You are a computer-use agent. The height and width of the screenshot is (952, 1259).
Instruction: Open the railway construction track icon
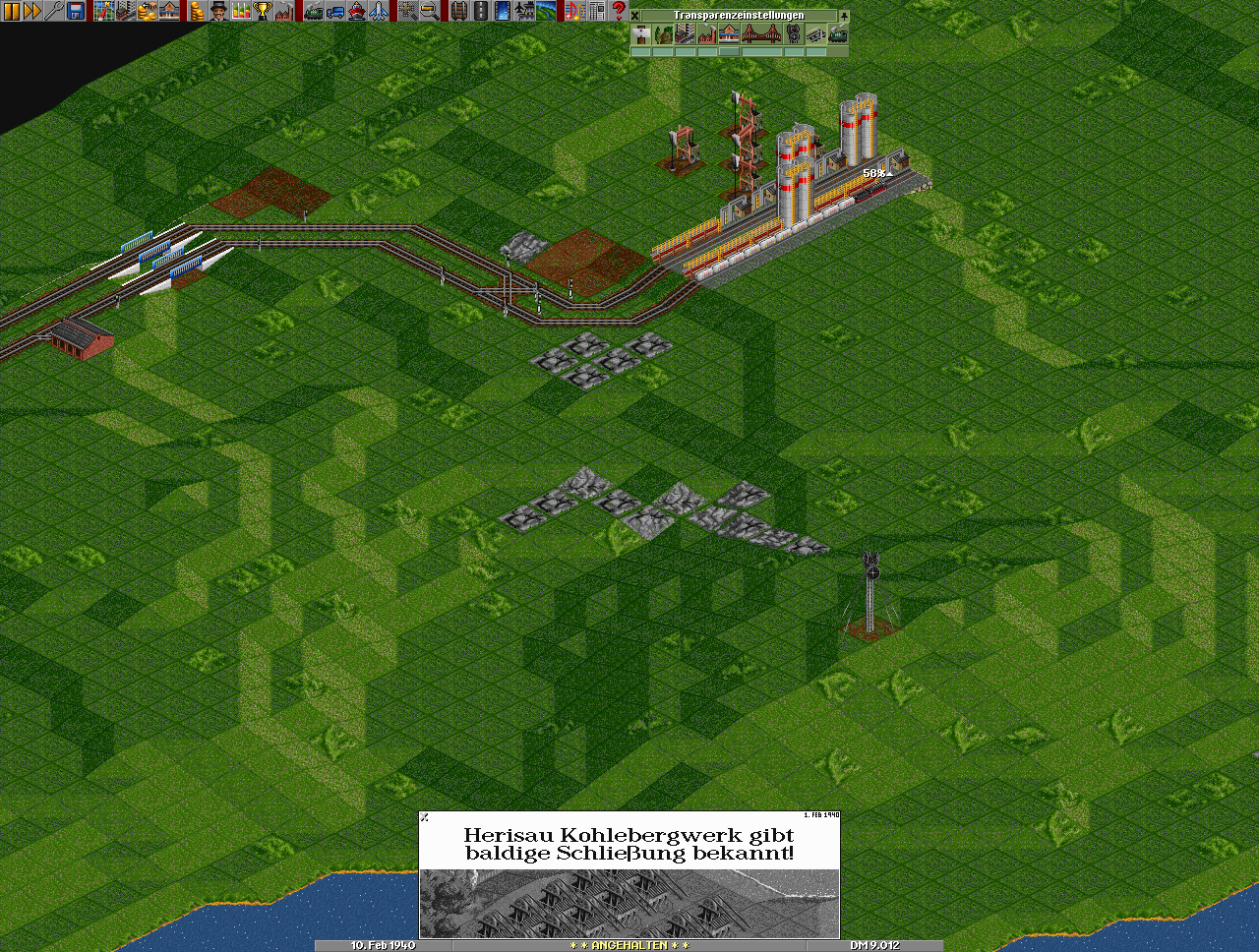point(458,11)
